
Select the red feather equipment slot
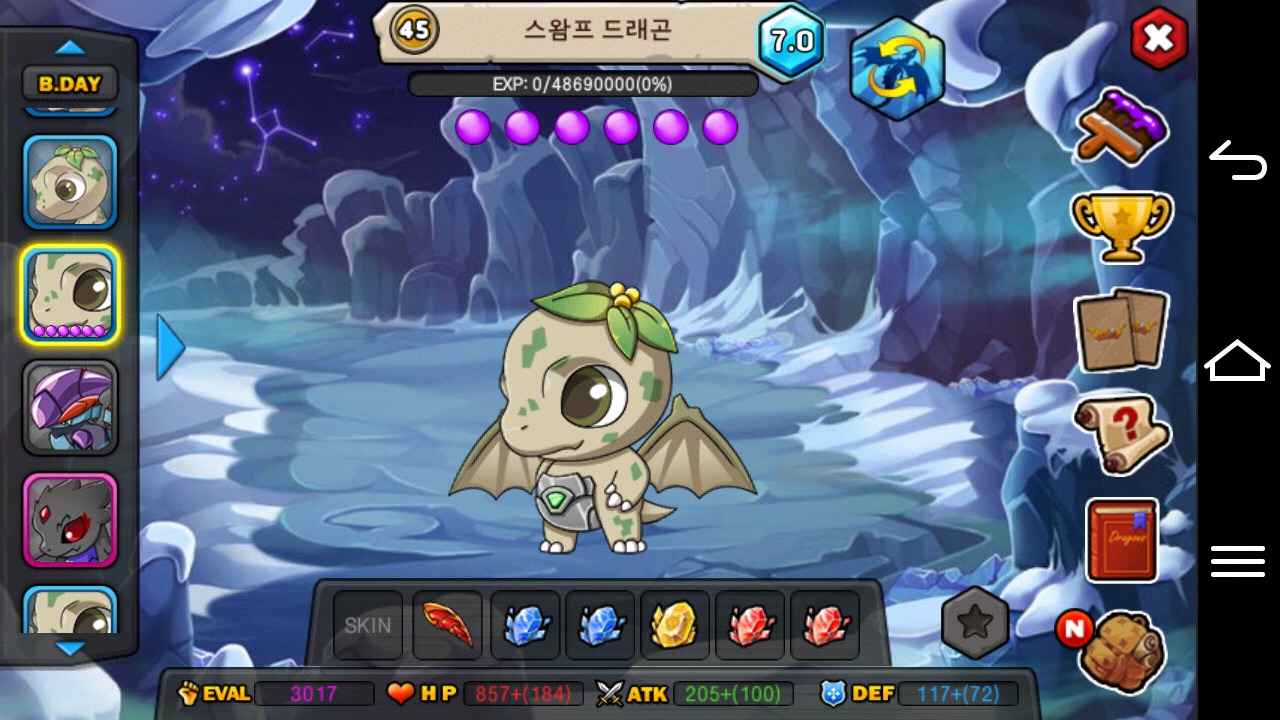(447, 626)
